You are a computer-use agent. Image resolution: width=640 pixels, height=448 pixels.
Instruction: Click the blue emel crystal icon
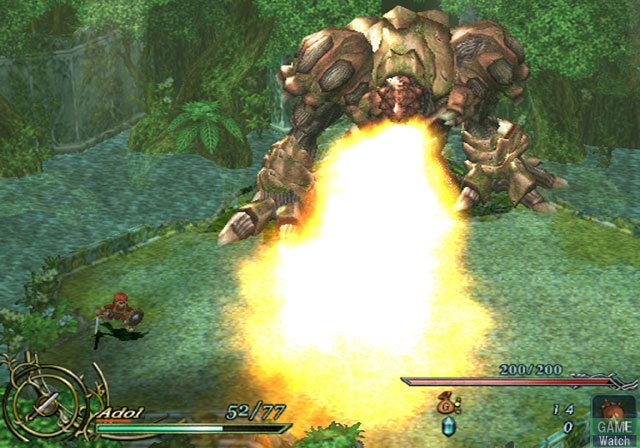pyautogui.click(x=447, y=428)
